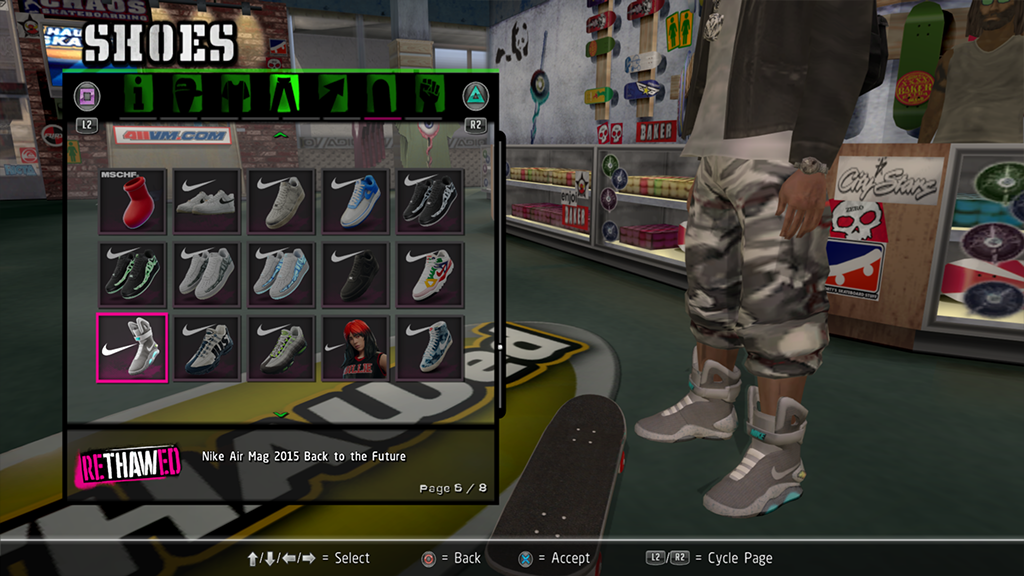Screen dimensions: 1024x576
Task: Select the Nike Air Mag shoe tile
Action: 132,347
